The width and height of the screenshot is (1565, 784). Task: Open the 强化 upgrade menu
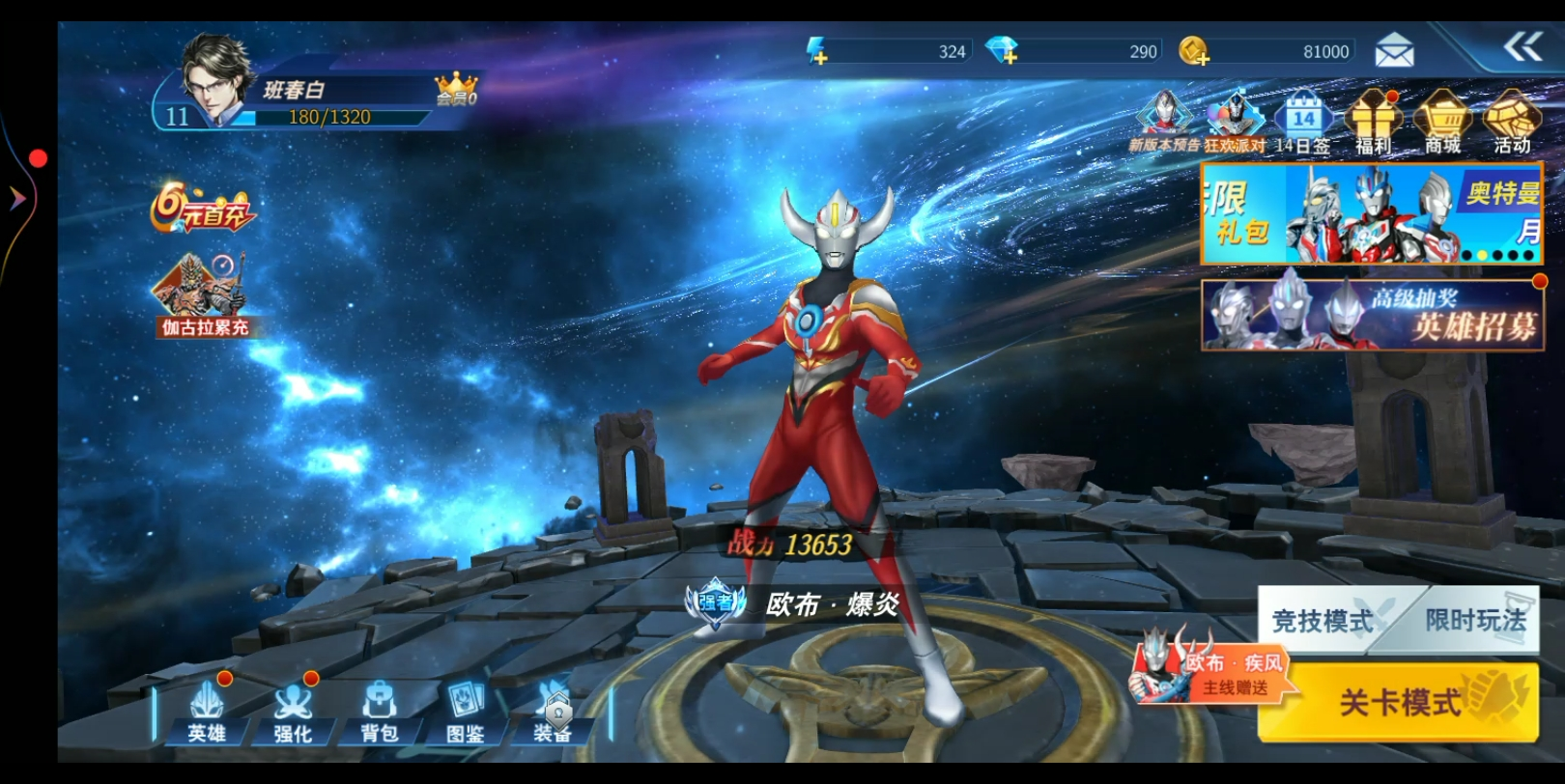click(293, 713)
